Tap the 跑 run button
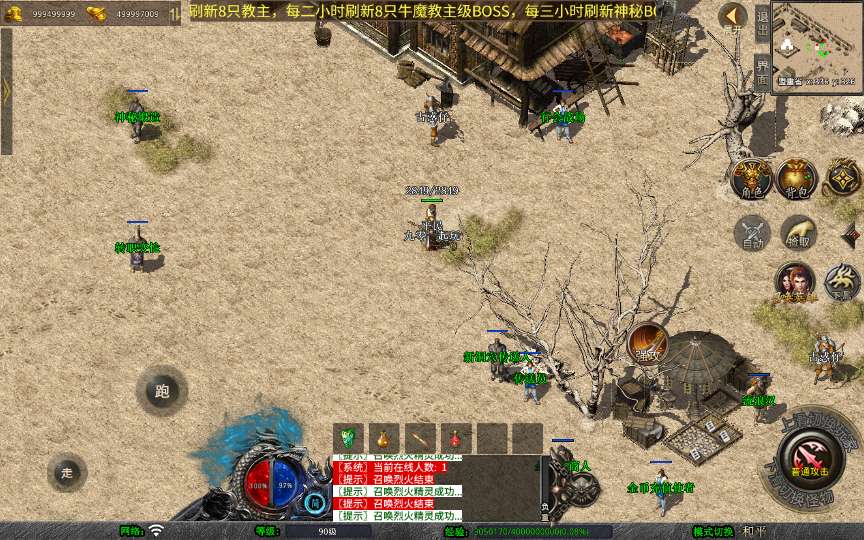 [162, 391]
